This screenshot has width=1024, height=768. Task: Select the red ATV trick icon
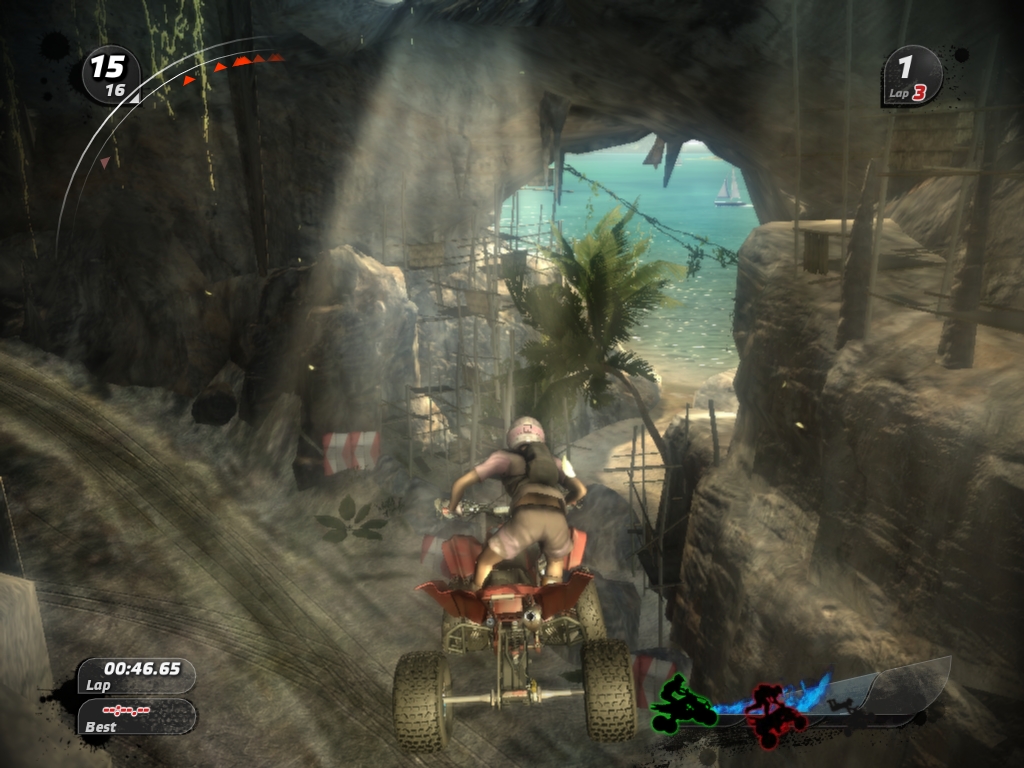(773, 714)
